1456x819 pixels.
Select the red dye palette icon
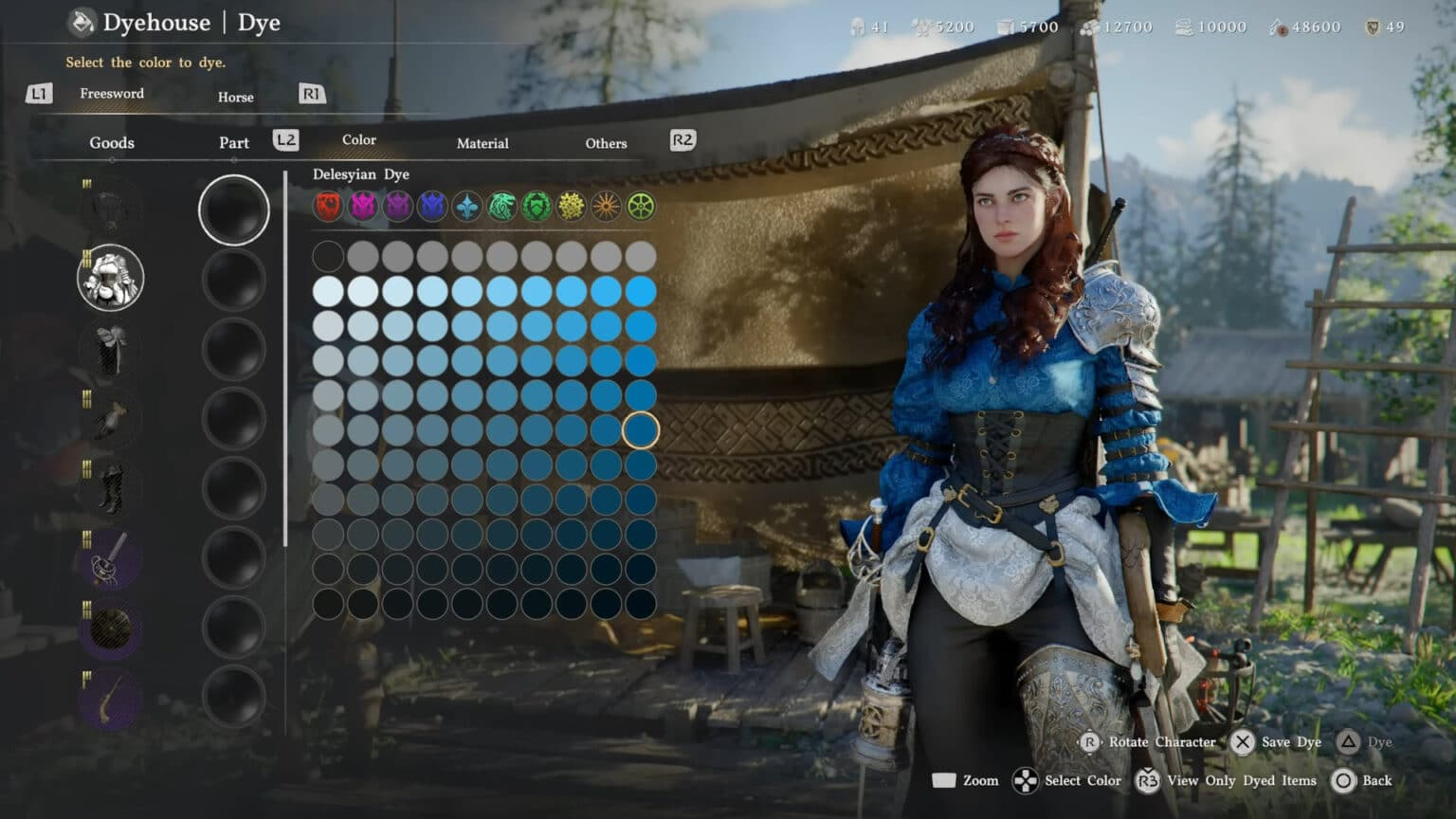pyautogui.click(x=329, y=207)
